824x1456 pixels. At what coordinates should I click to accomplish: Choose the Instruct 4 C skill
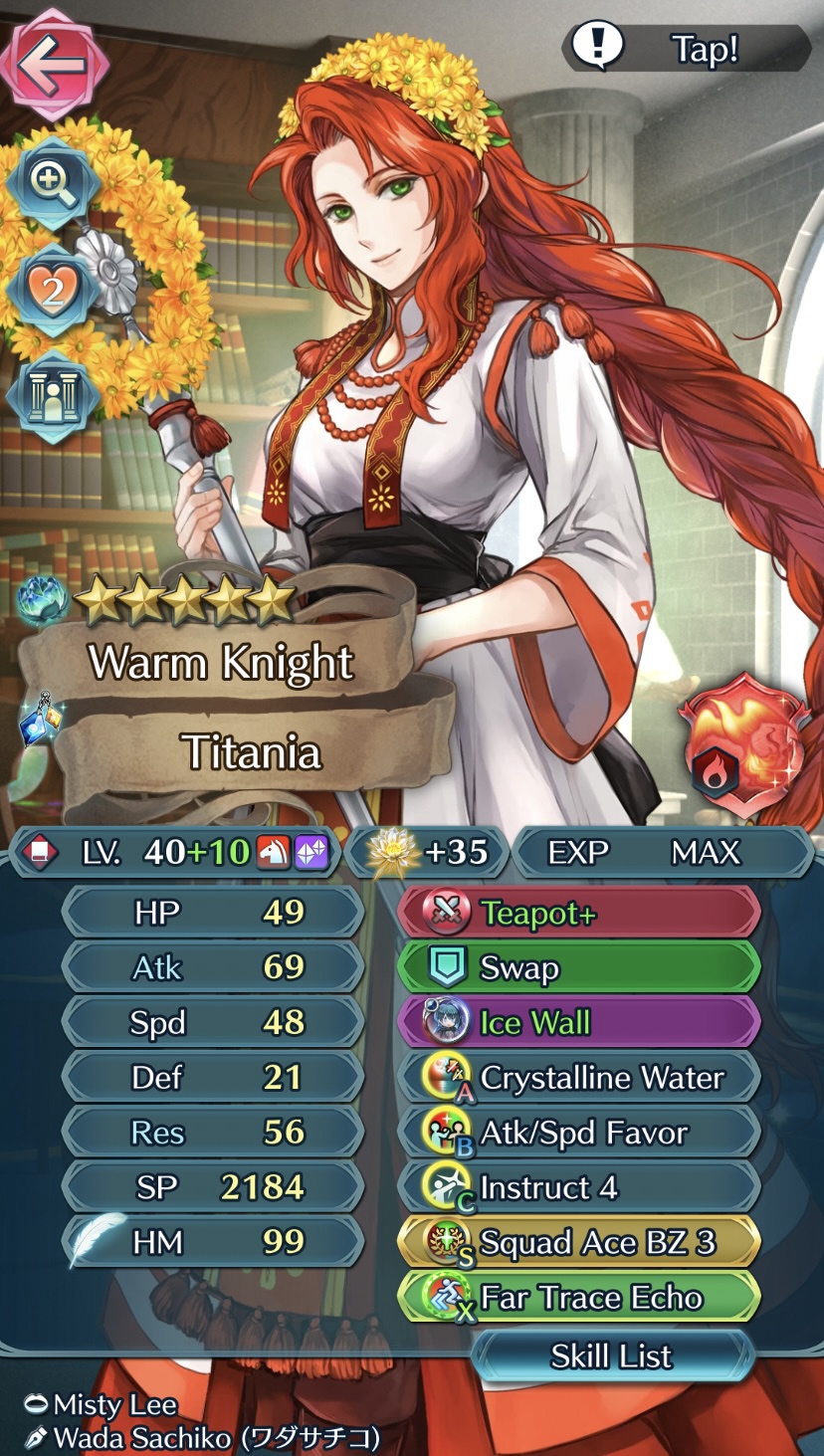[579, 1187]
